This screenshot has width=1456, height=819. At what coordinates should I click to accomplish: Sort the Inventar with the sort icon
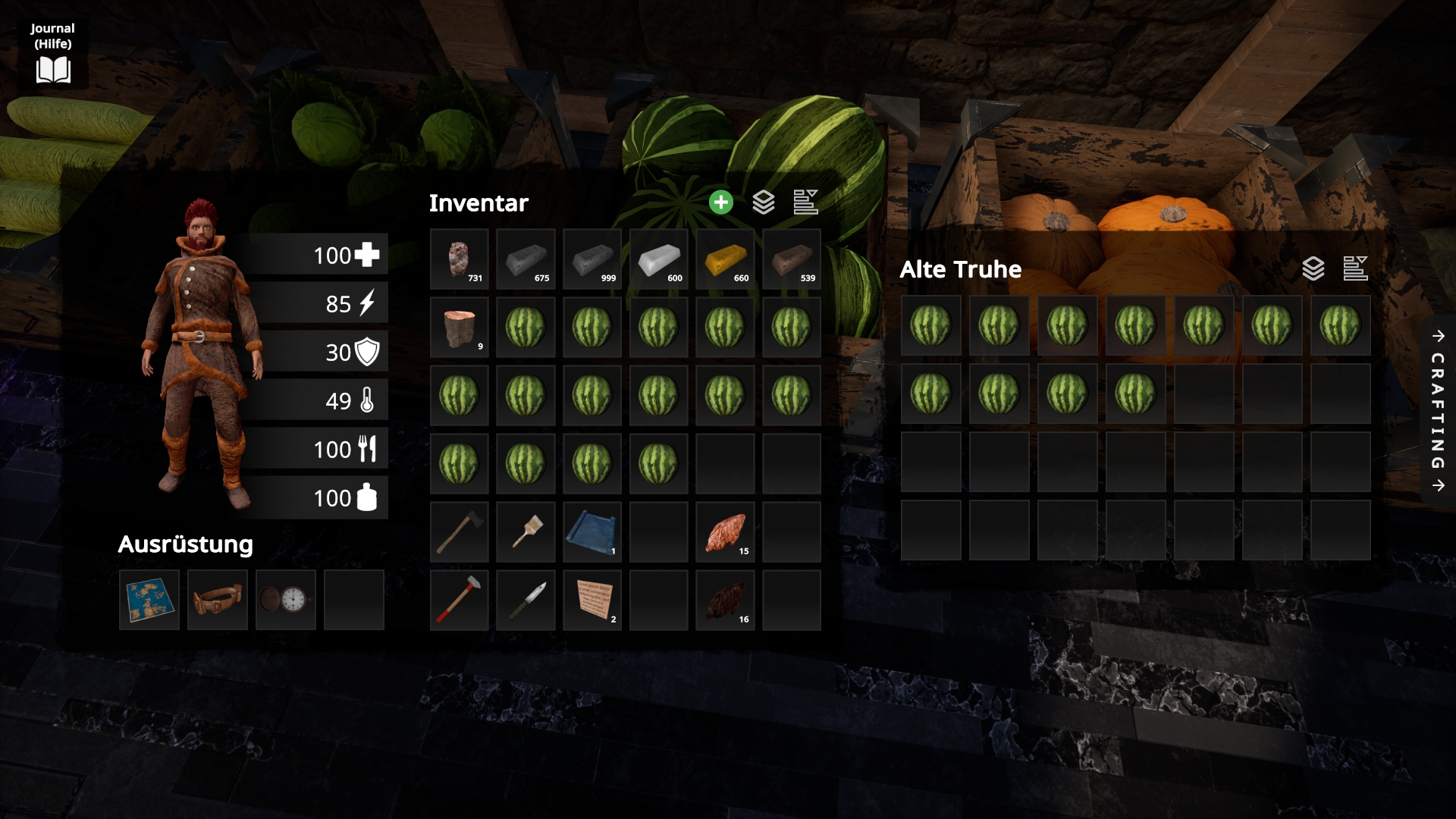[x=805, y=202]
